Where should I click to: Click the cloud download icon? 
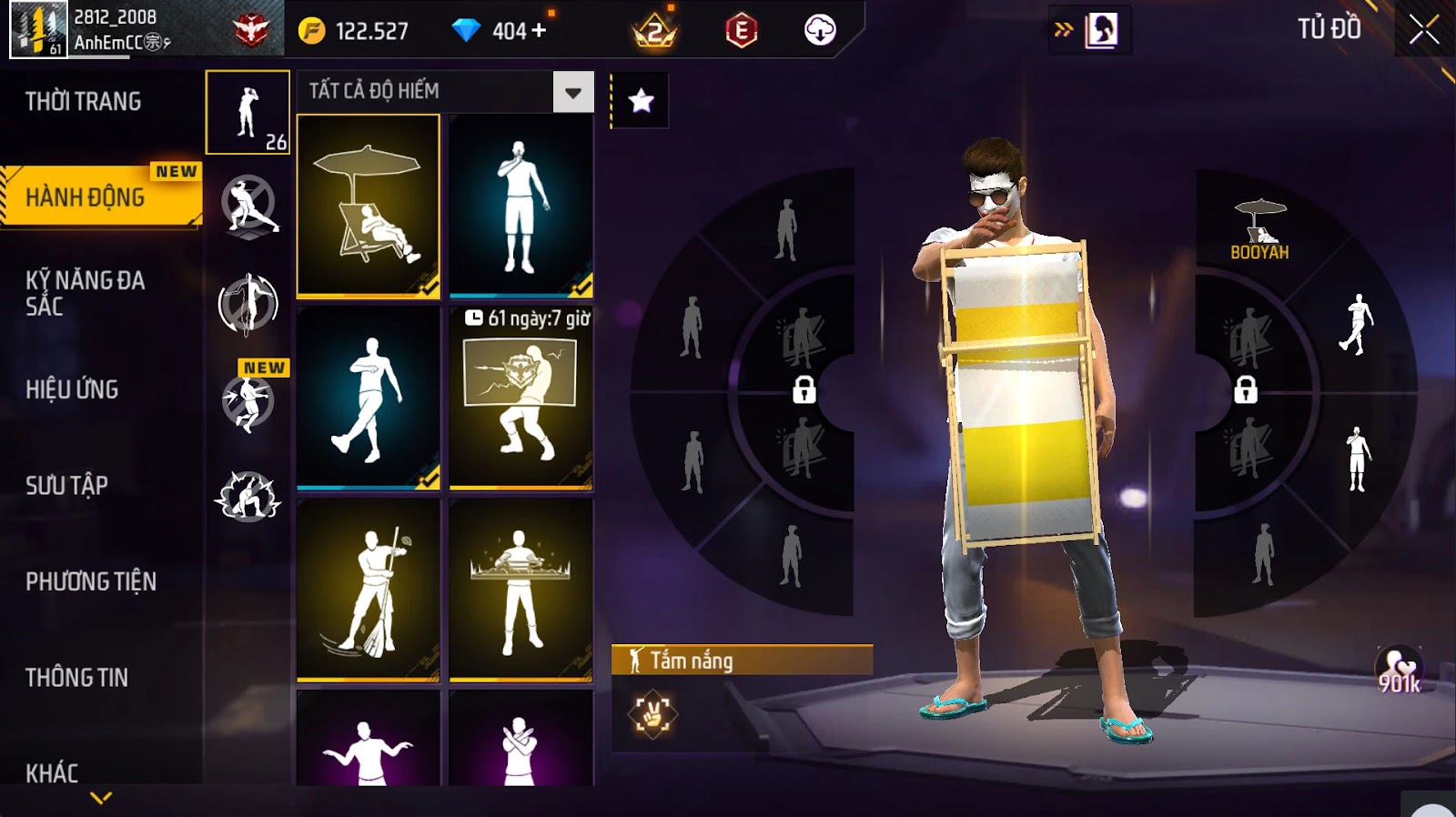point(820,31)
